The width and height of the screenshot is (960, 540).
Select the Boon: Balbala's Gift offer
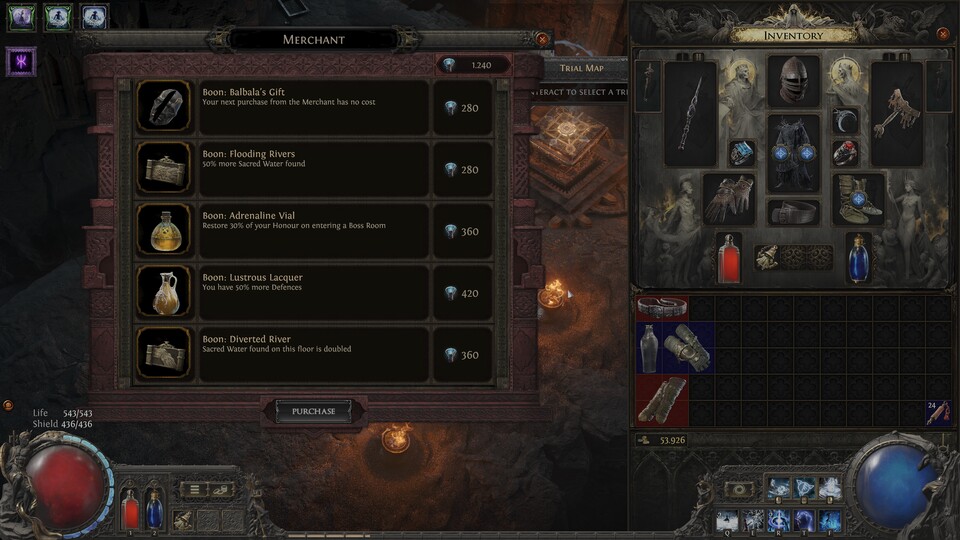314,107
